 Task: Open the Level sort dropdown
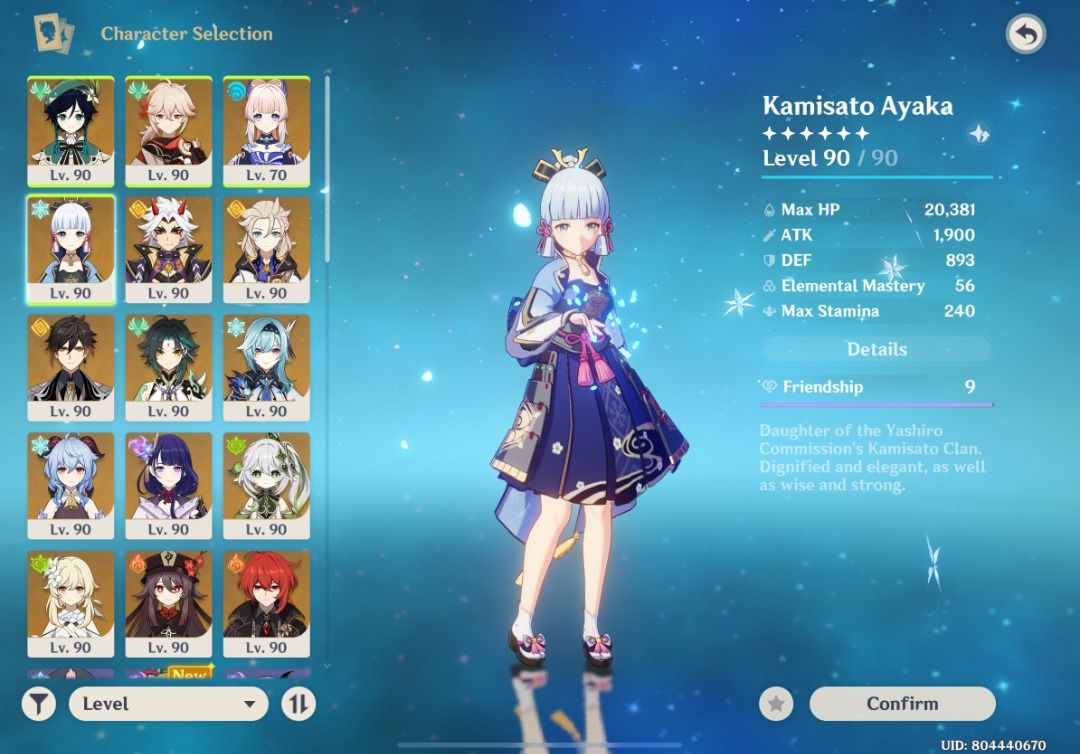tap(168, 703)
